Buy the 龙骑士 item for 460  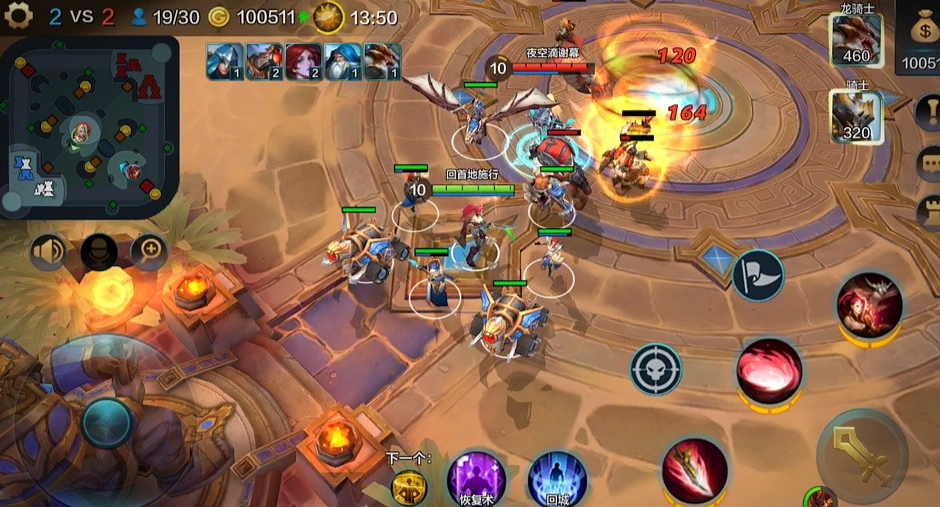(856, 40)
